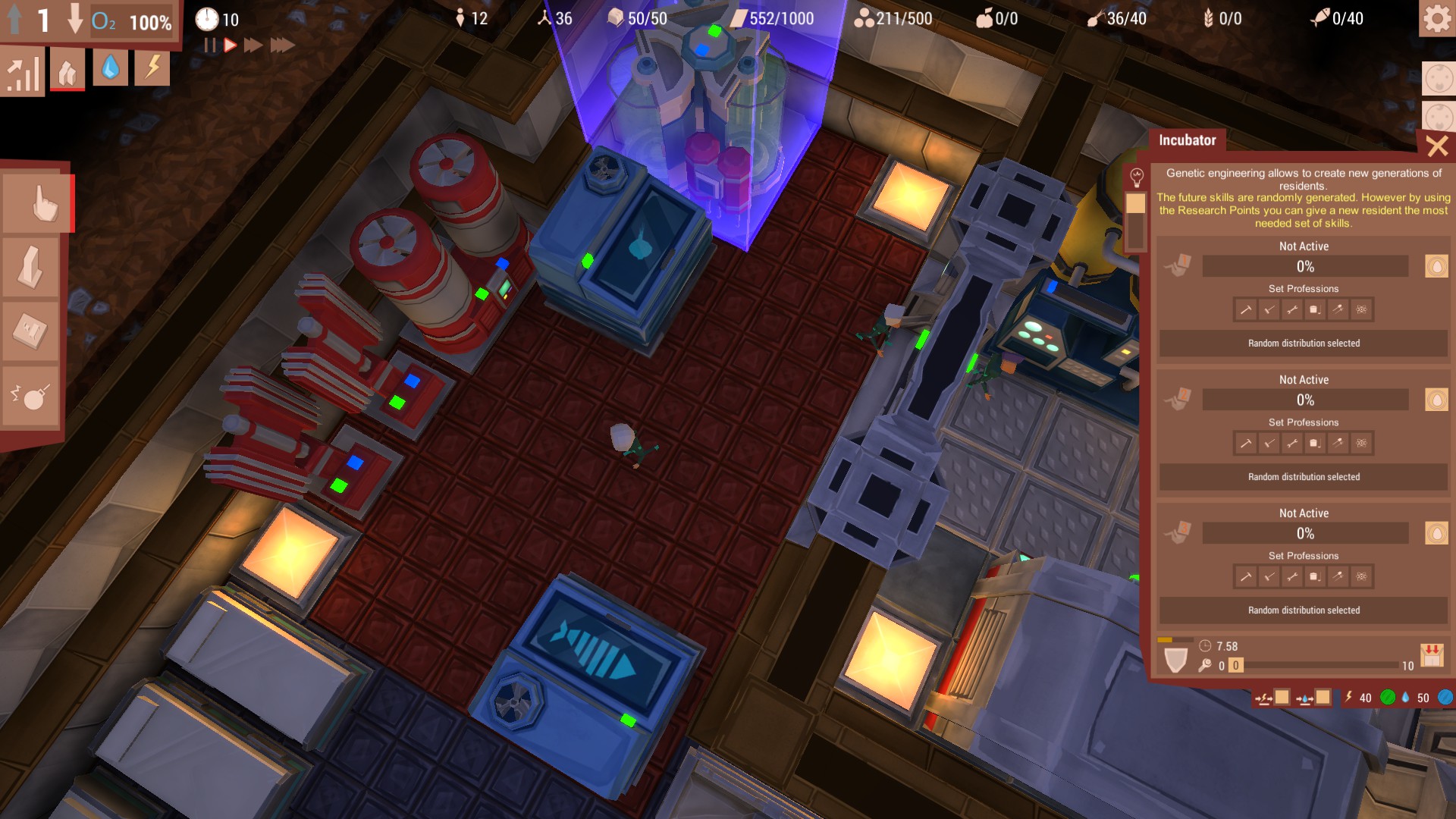This screenshot has height=819, width=1456.
Task: Select the hammer profession in first incubator slot
Action: click(1247, 309)
